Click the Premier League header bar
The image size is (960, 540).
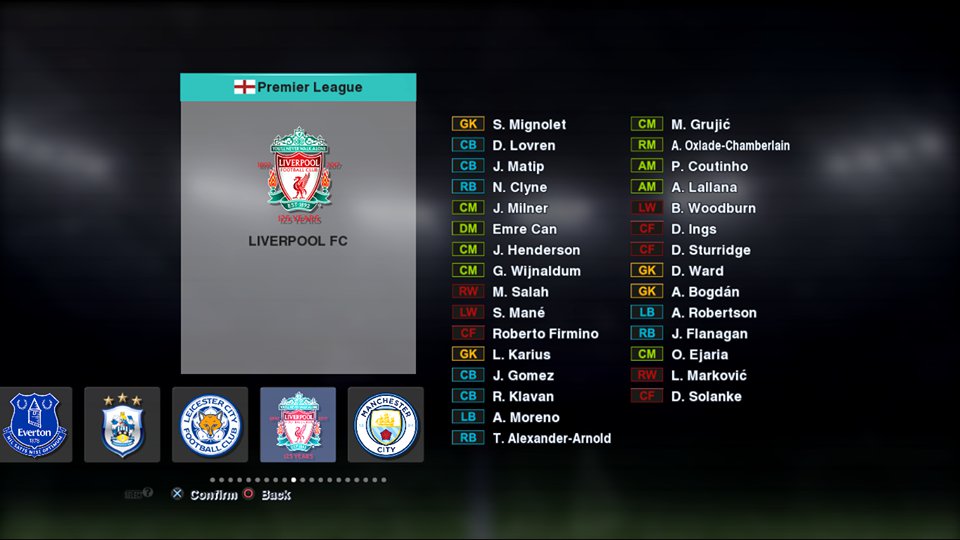(298, 87)
